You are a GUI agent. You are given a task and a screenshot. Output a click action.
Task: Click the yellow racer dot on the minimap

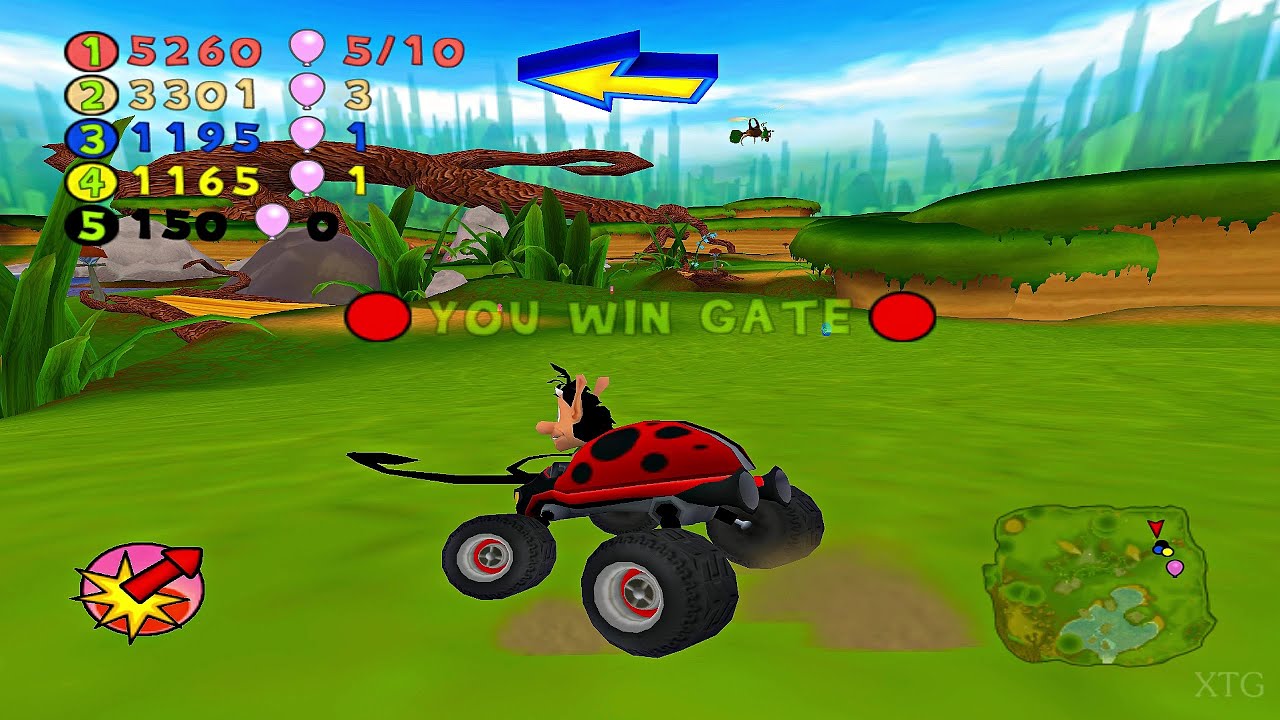tap(1167, 551)
